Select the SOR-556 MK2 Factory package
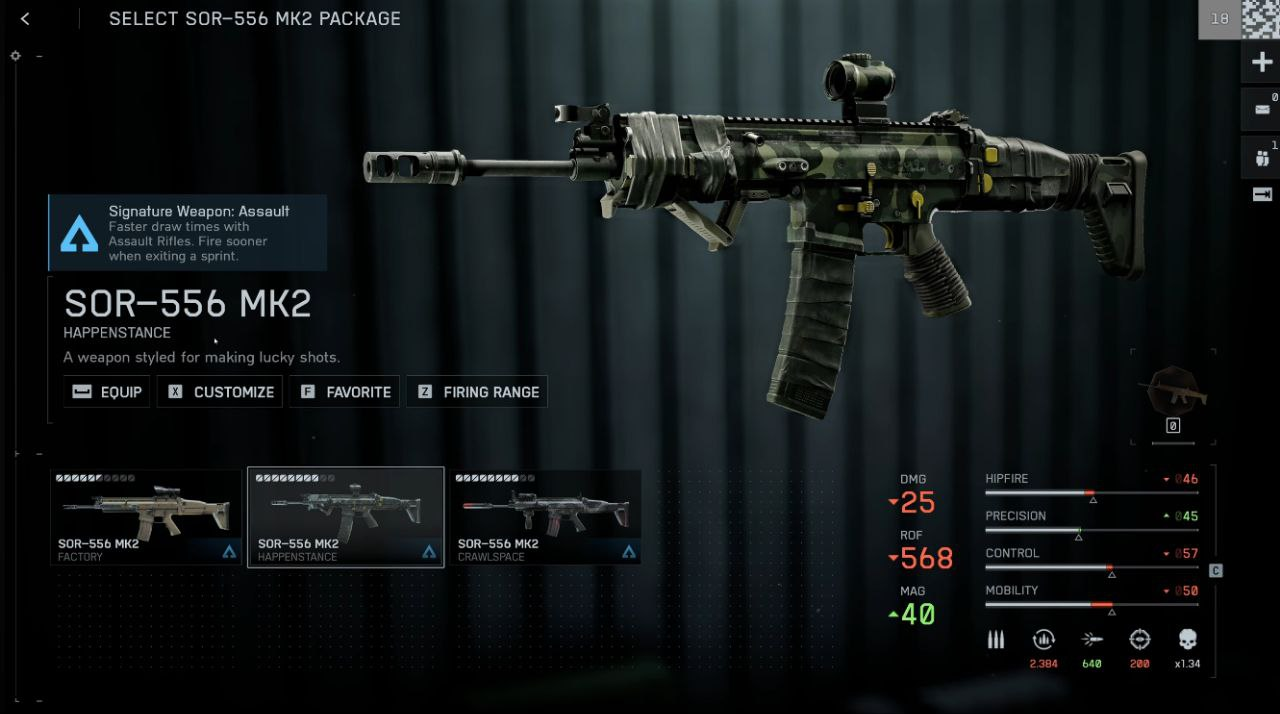This screenshot has width=1280, height=714. click(x=146, y=517)
